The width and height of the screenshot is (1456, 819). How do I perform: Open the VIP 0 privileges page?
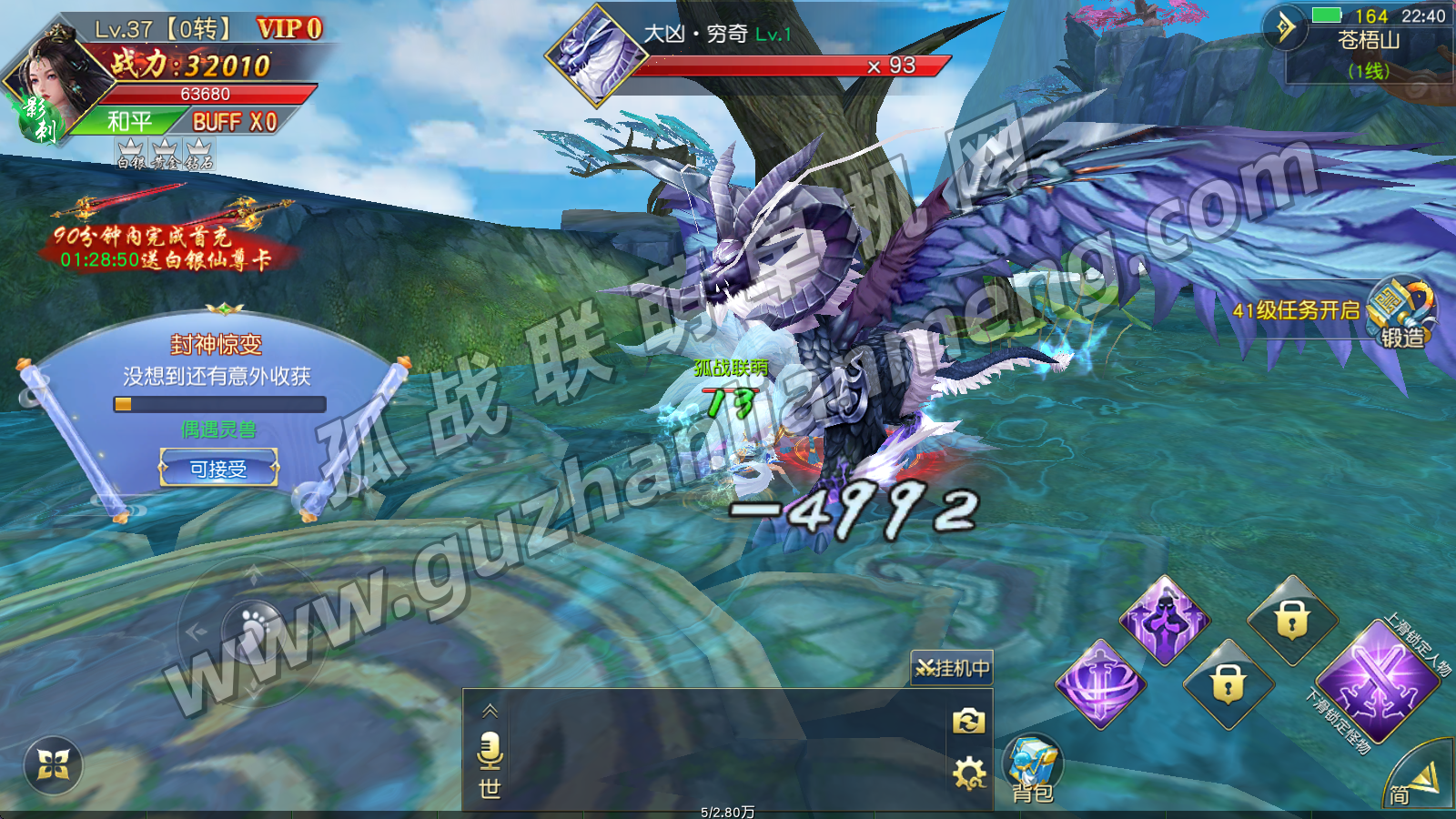click(x=289, y=29)
